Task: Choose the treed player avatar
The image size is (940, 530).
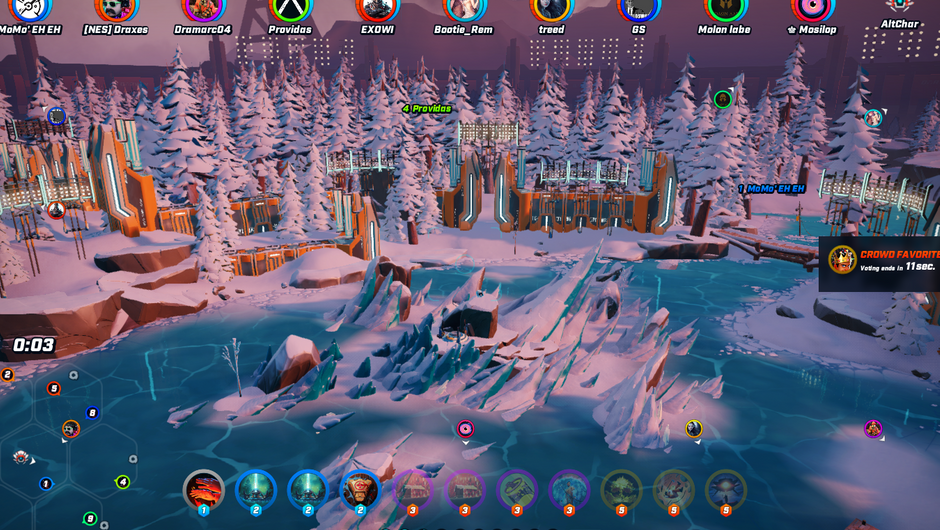Action: [x=551, y=8]
